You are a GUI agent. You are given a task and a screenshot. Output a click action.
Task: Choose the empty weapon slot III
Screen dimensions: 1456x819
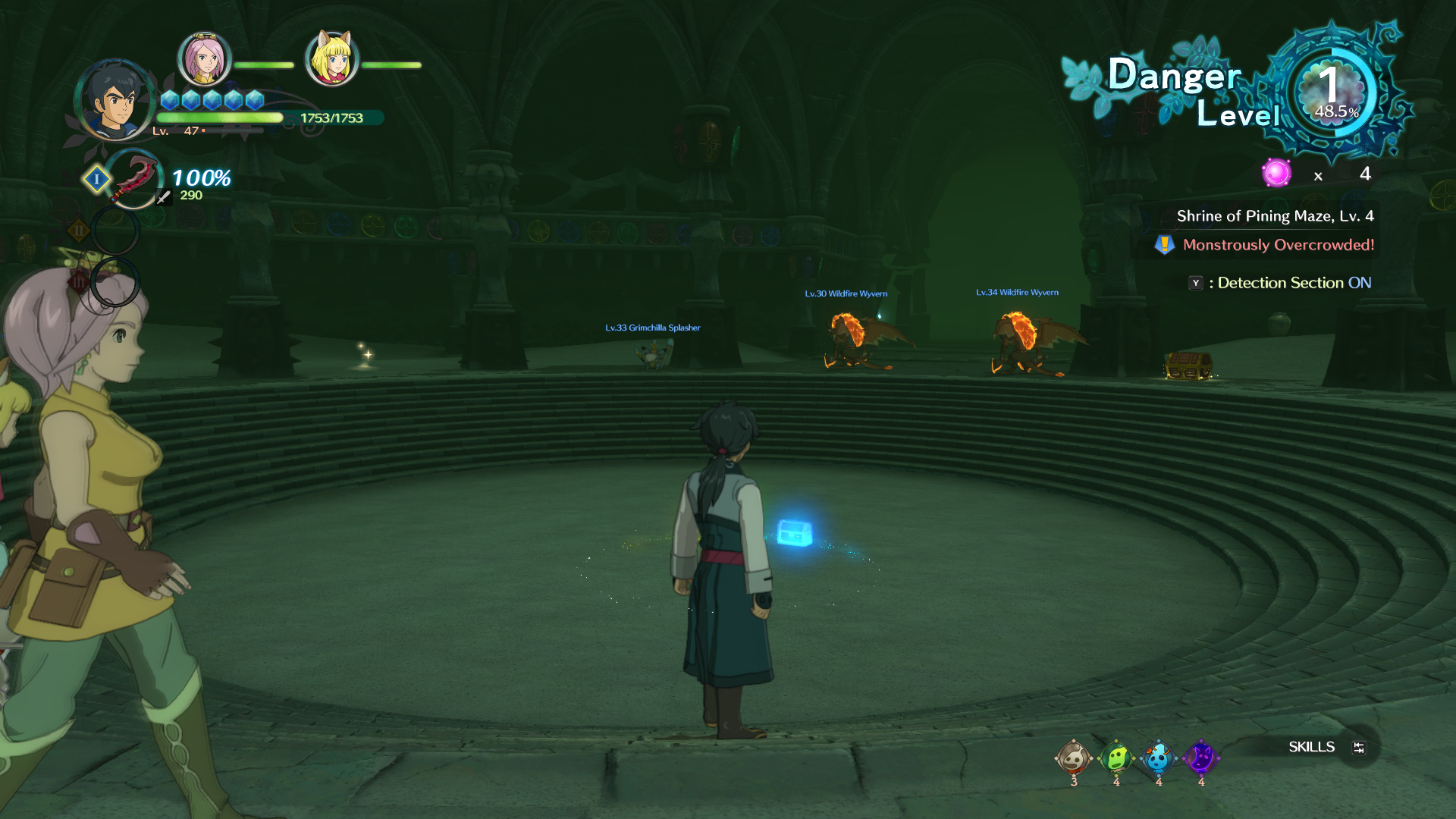115,282
